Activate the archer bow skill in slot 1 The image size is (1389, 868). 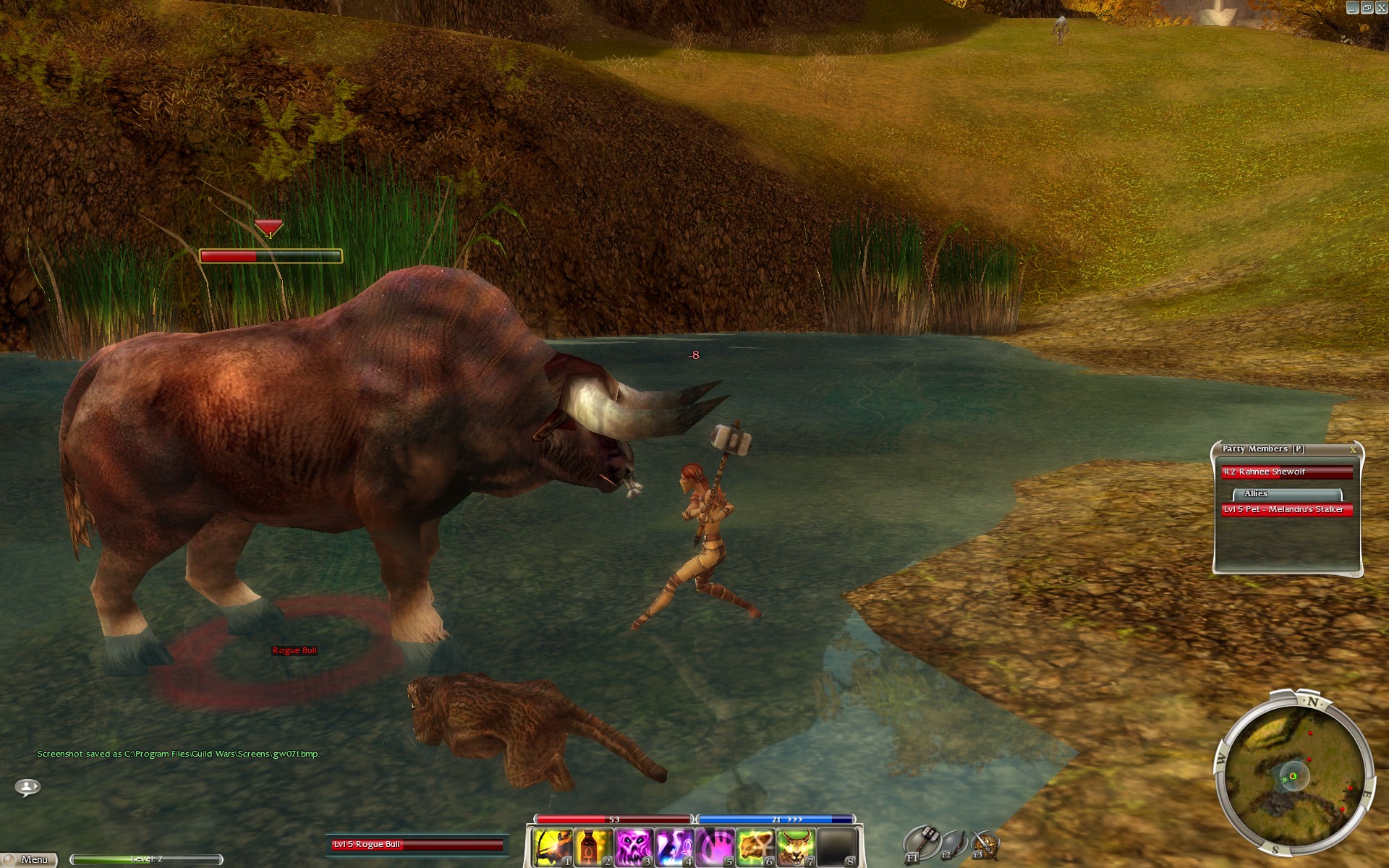[x=553, y=847]
